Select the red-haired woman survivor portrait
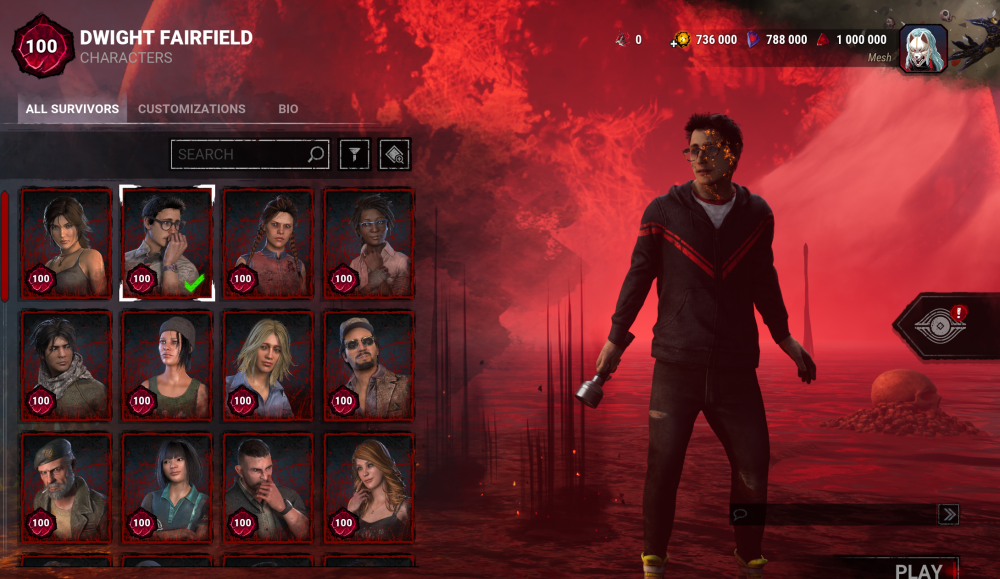Screen dimensions: 1000x579 click(369, 487)
